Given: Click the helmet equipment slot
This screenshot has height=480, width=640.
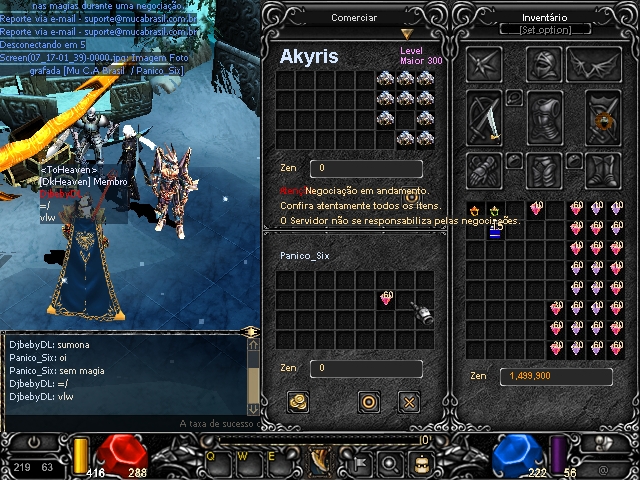Looking at the screenshot, I should click(x=544, y=65).
